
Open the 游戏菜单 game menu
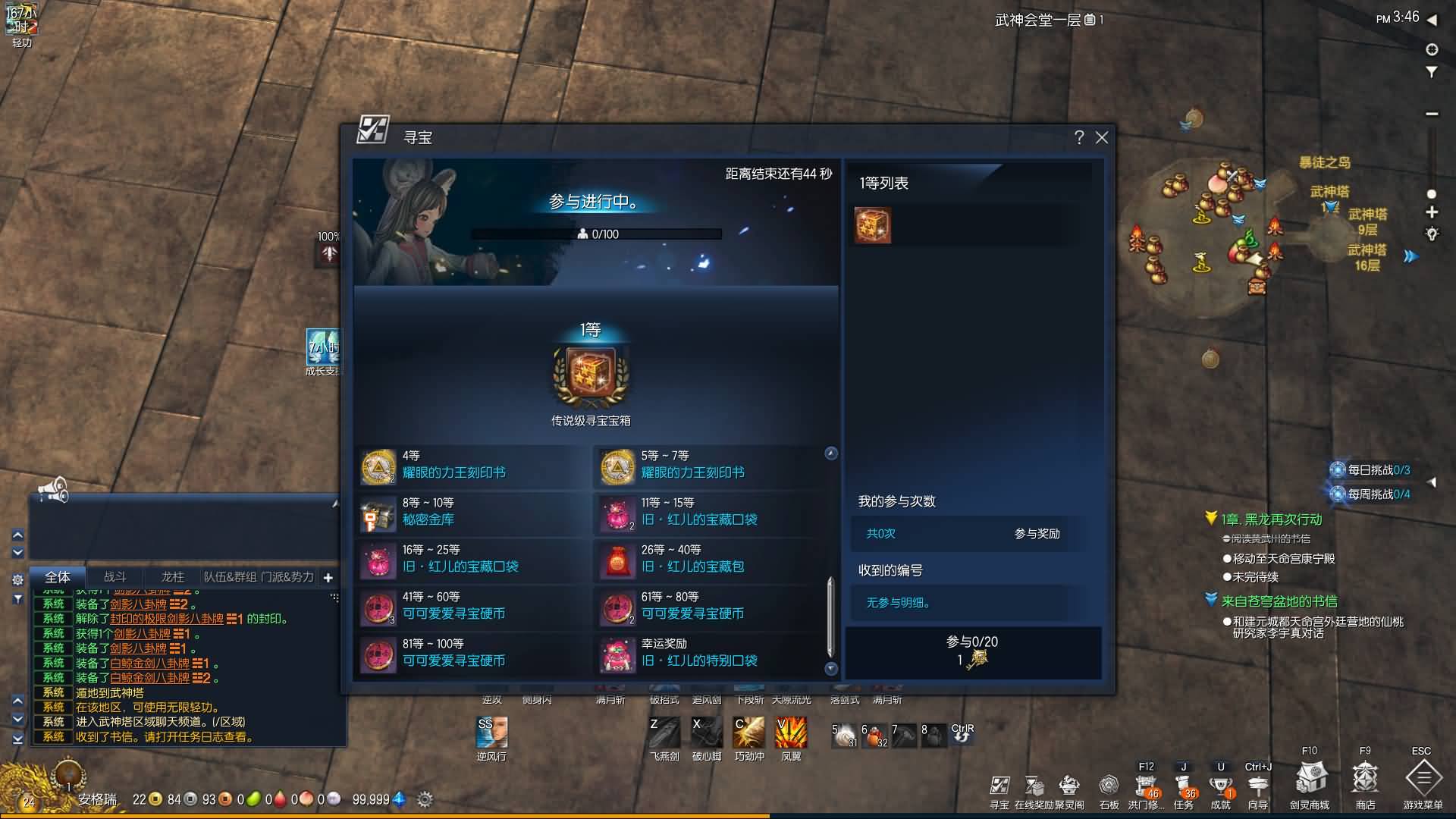click(1423, 780)
